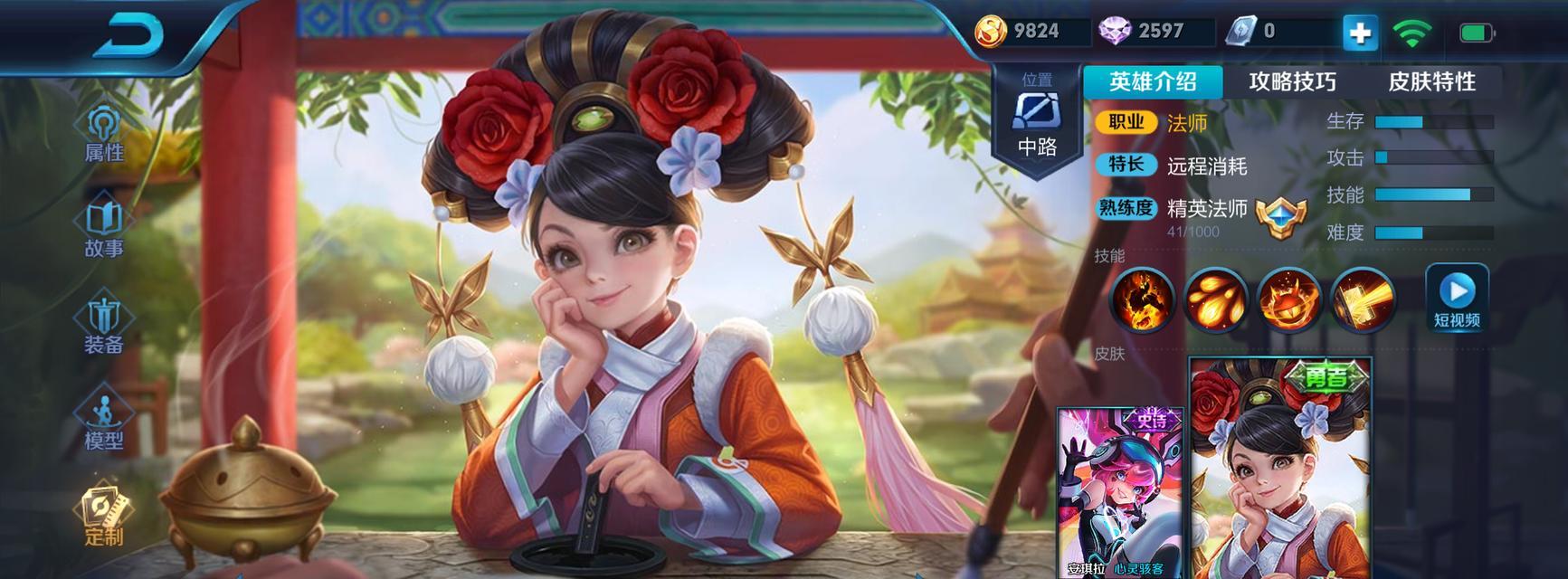Screen dimensions: 1568x579
Task: Switch to the 攻略技巧 tab
Action: pos(1292,81)
